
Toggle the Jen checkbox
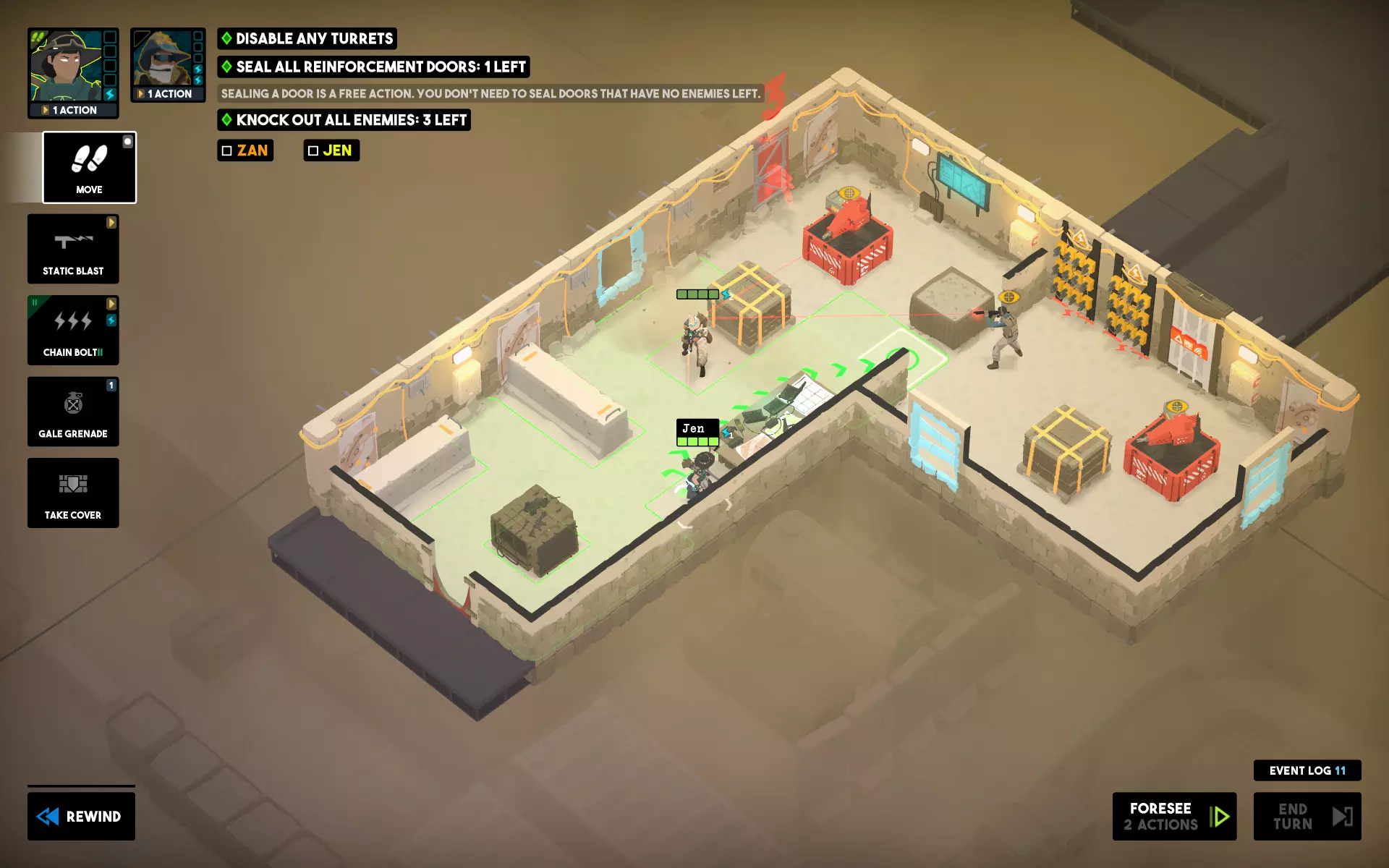[x=313, y=150]
